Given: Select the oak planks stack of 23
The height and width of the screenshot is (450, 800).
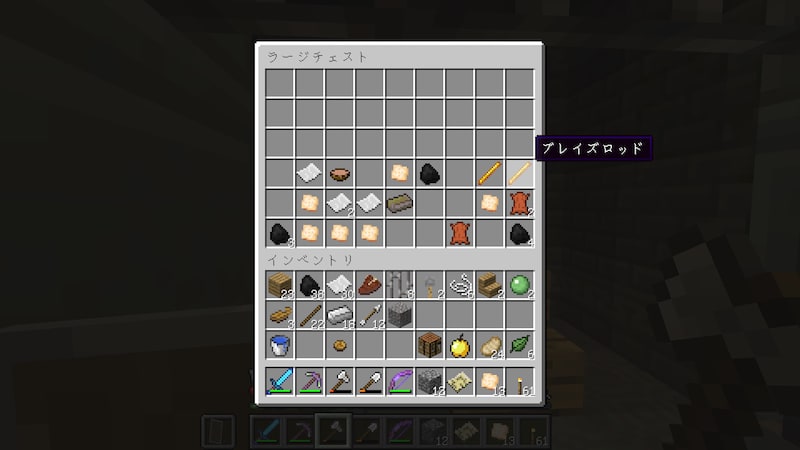Looking at the screenshot, I should click(x=279, y=286).
